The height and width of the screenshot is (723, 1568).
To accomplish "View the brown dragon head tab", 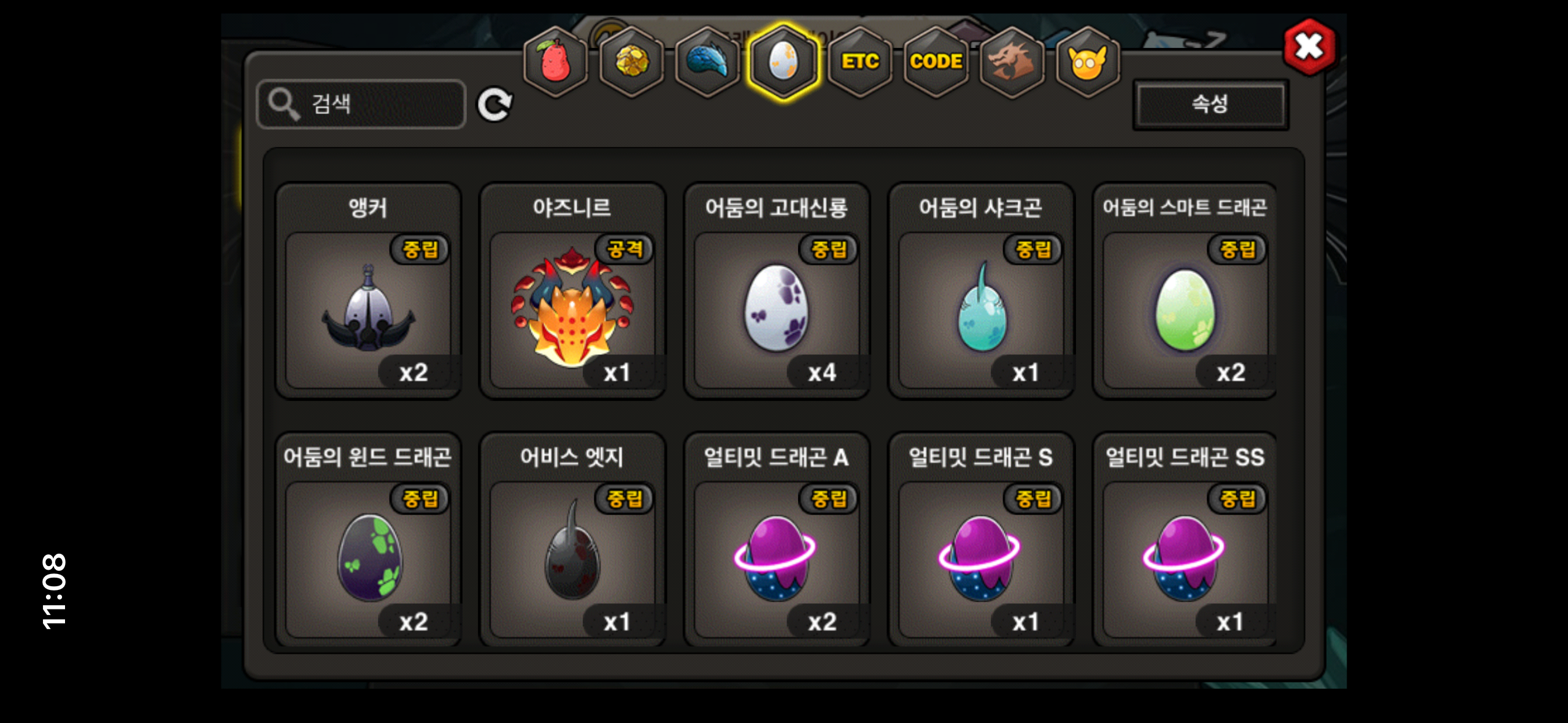I will [1012, 62].
